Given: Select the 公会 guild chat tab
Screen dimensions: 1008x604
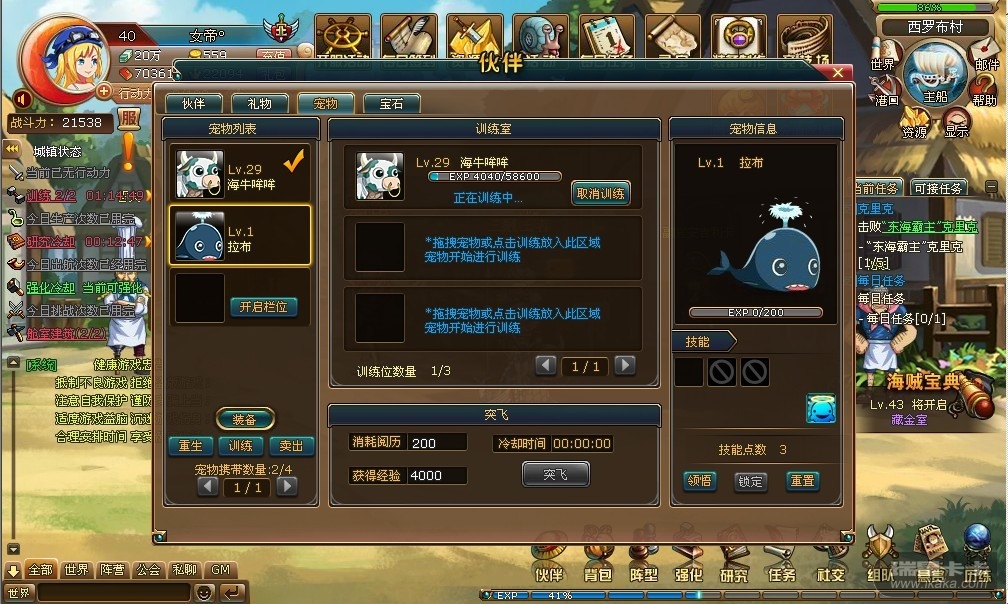Looking at the screenshot, I should point(148,570).
